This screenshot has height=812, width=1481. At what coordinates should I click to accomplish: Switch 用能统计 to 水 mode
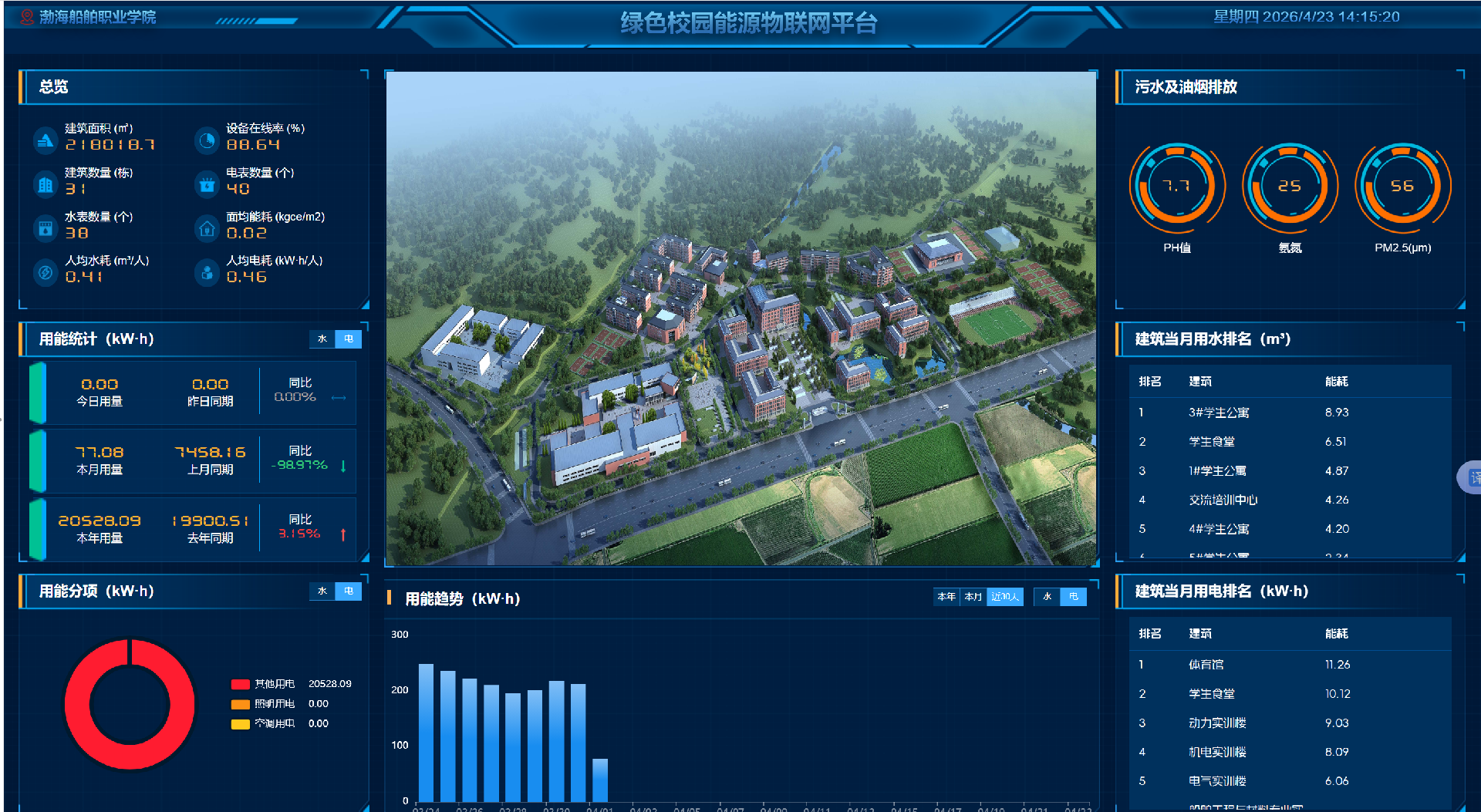point(322,339)
